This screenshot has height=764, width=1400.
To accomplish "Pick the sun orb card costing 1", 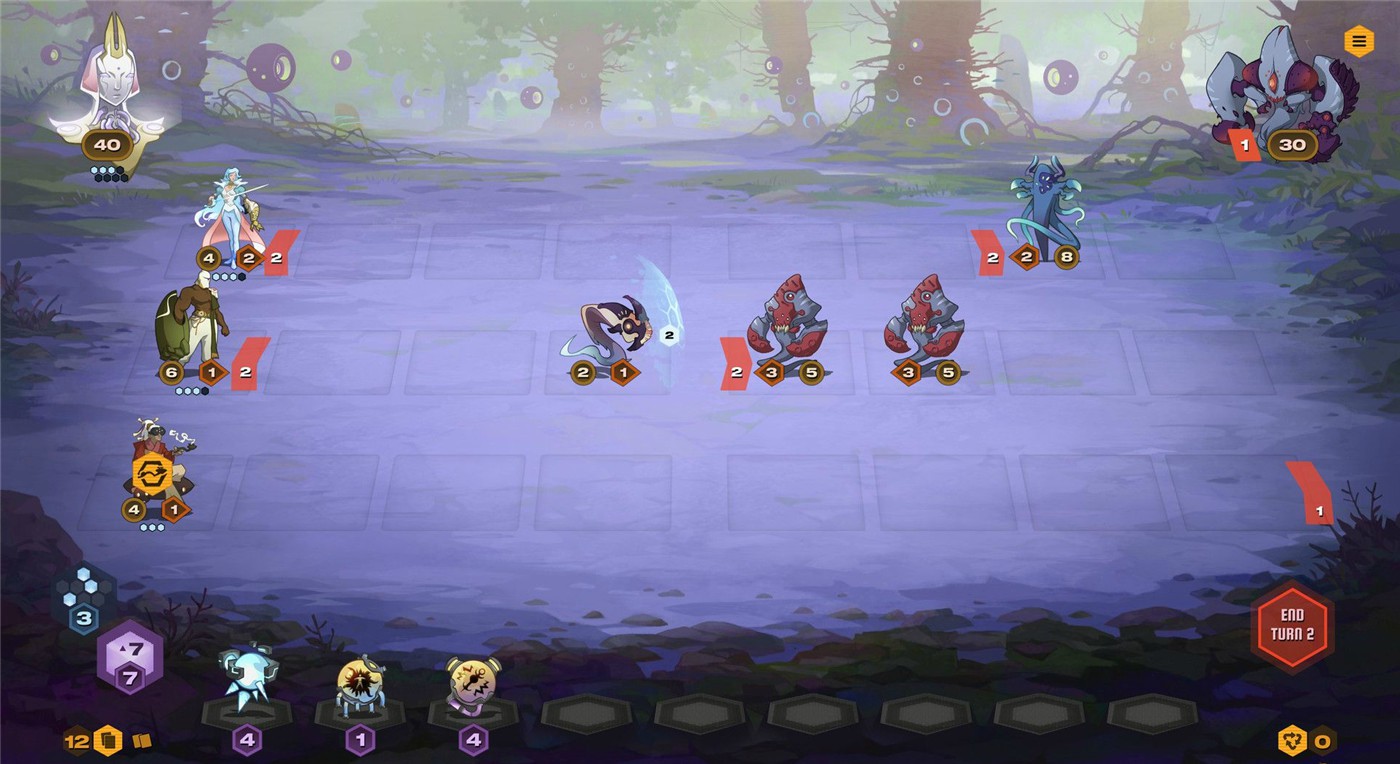I will (359, 685).
